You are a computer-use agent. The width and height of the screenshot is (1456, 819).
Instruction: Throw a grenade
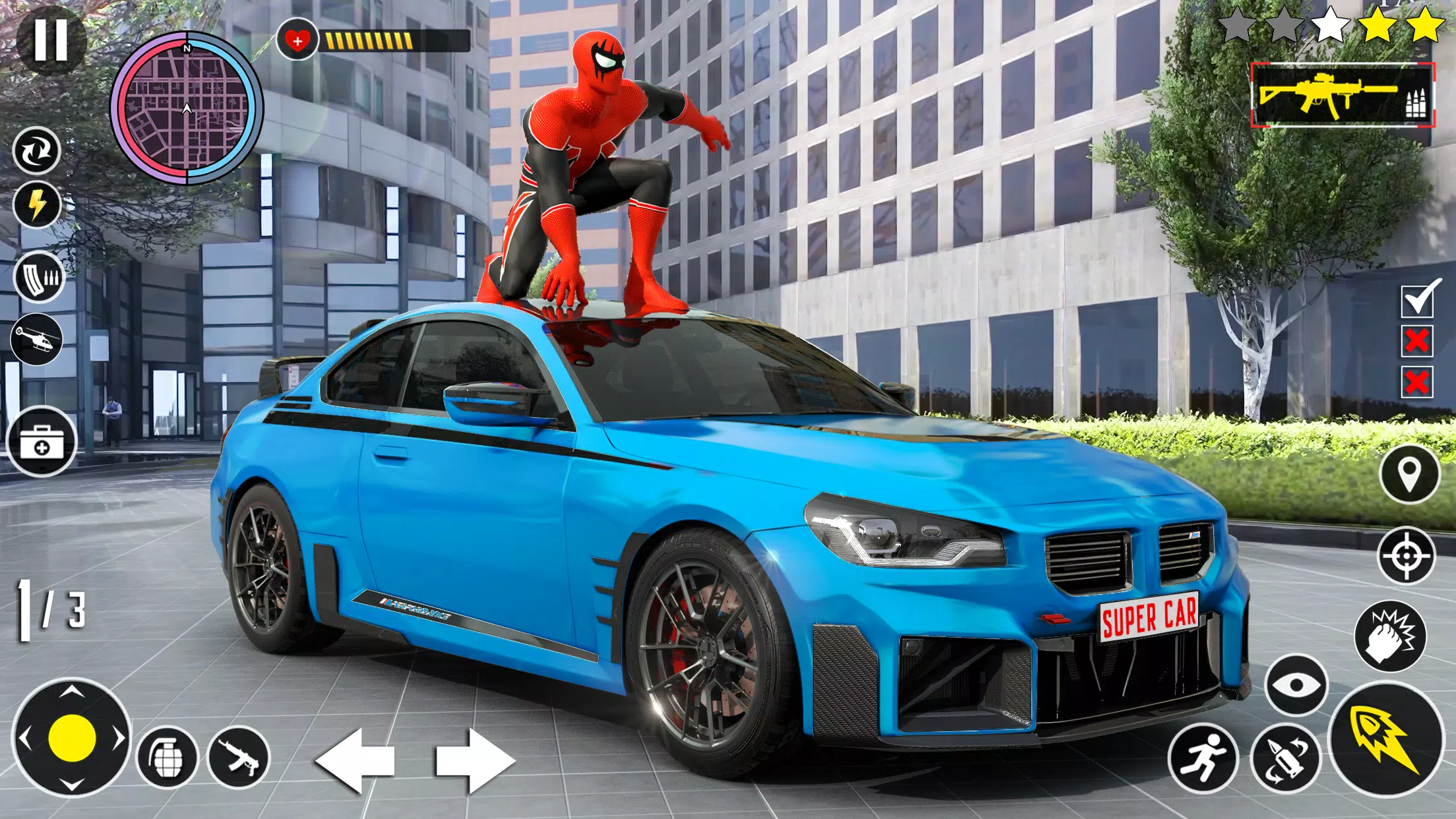(x=167, y=757)
